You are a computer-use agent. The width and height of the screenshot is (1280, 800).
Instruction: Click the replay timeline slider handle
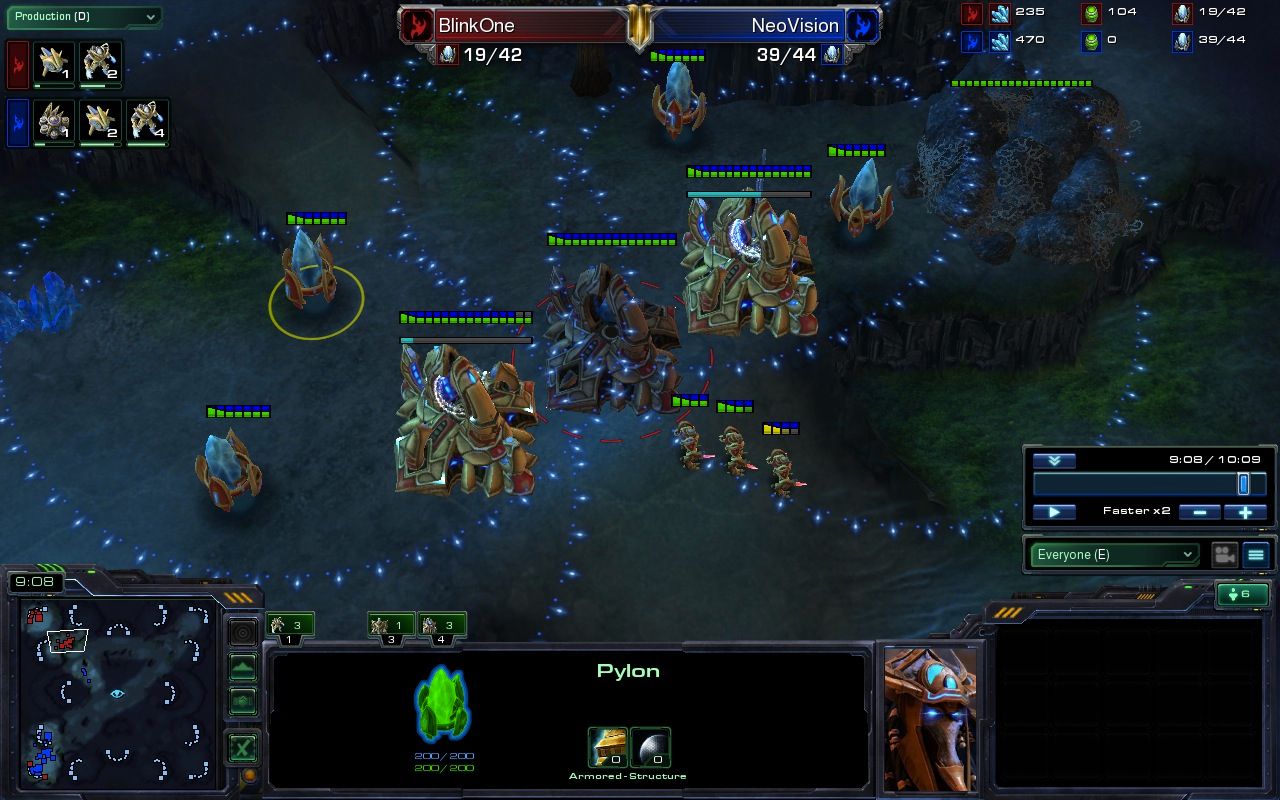[x=1241, y=483]
